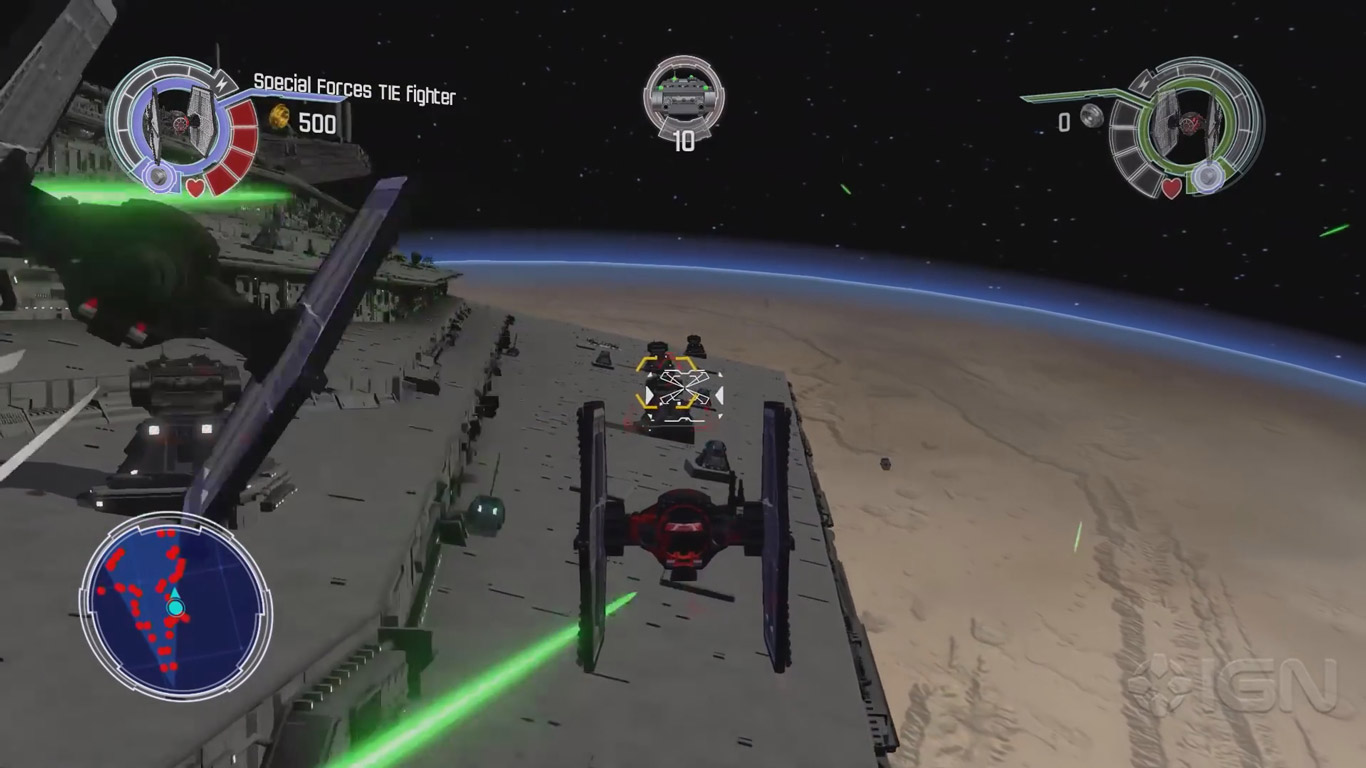Select the yellow enemy targeting reticle
This screenshot has width=1366, height=768.
pos(679,384)
